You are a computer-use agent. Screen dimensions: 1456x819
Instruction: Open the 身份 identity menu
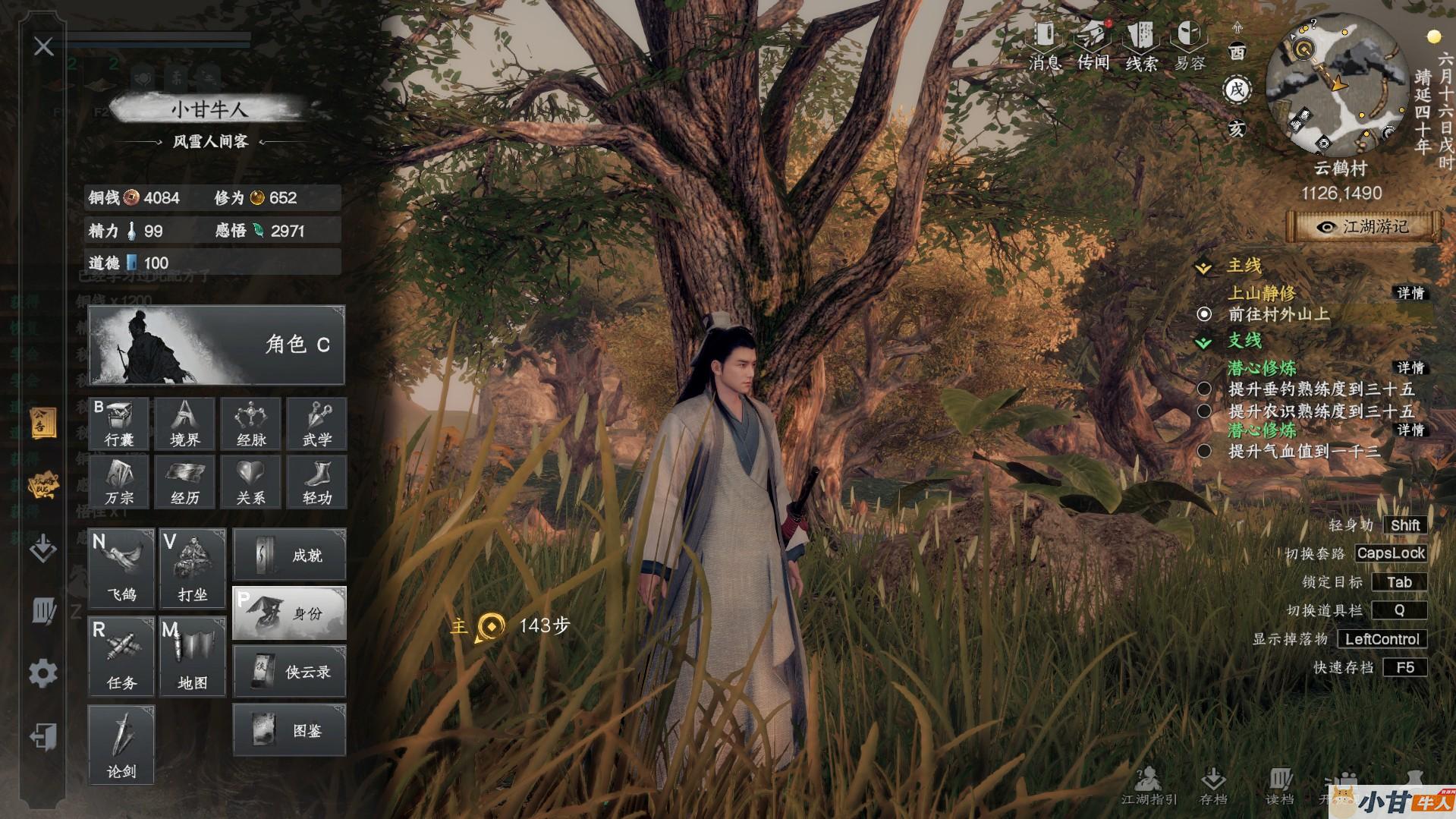289,613
